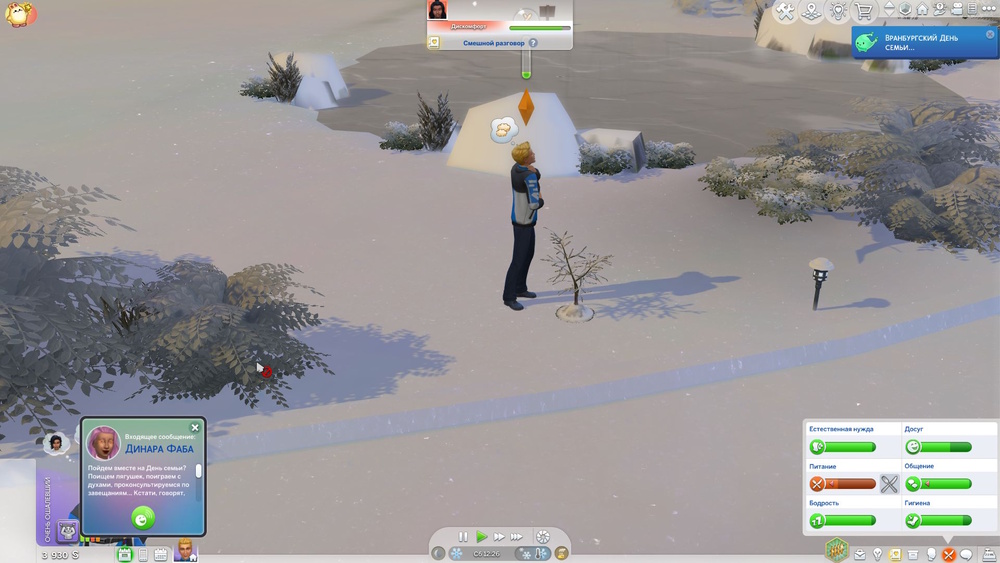This screenshot has width=1000, height=563.
Task: Answer the message with the green button
Action: (143, 518)
